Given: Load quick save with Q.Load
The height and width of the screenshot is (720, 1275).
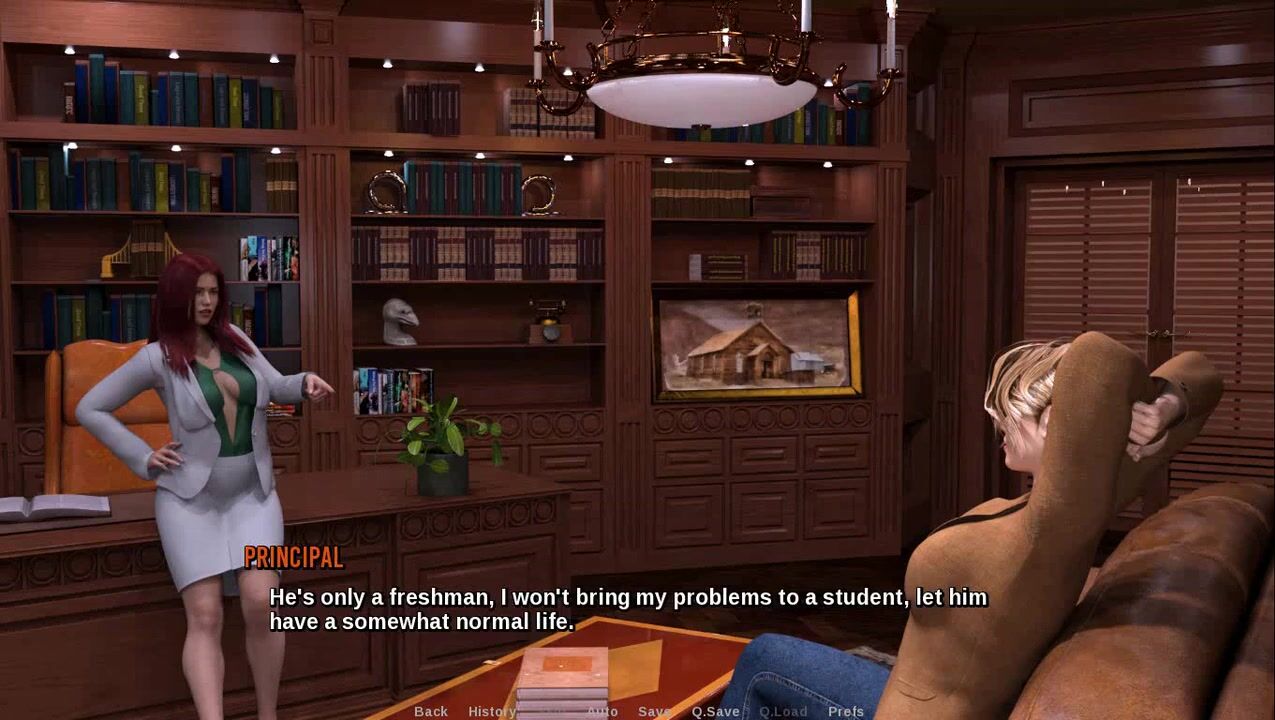Looking at the screenshot, I should coord(783,711).
